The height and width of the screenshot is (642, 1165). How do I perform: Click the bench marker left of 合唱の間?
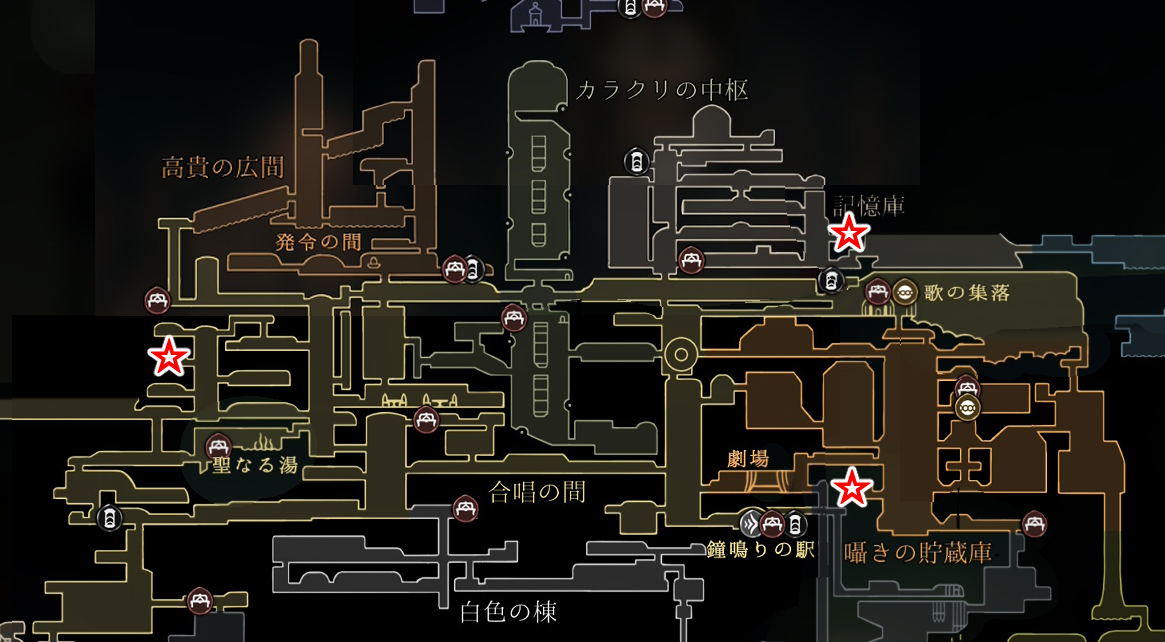coord(465,509)
